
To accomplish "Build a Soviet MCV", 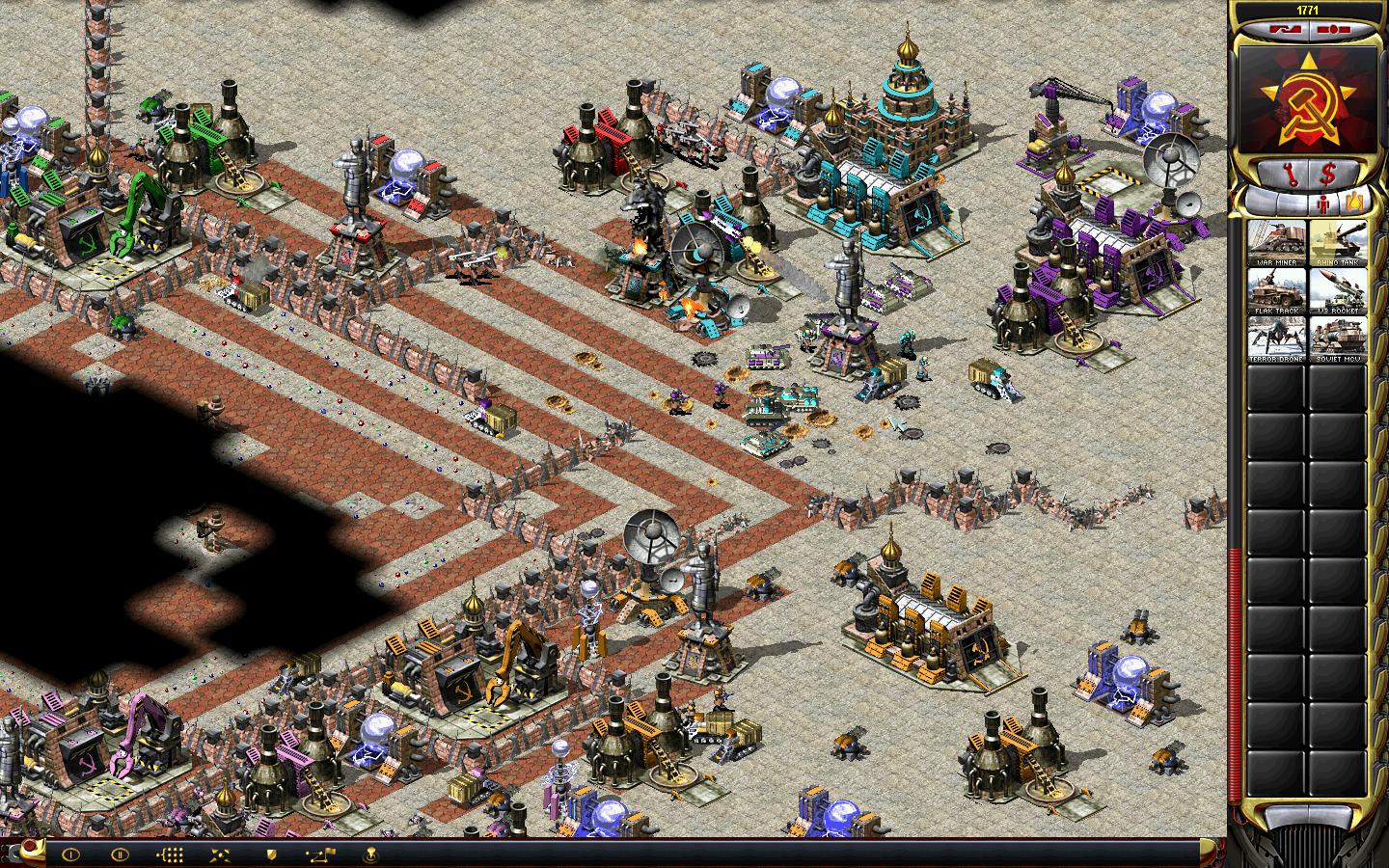I will coord(1337,339).
